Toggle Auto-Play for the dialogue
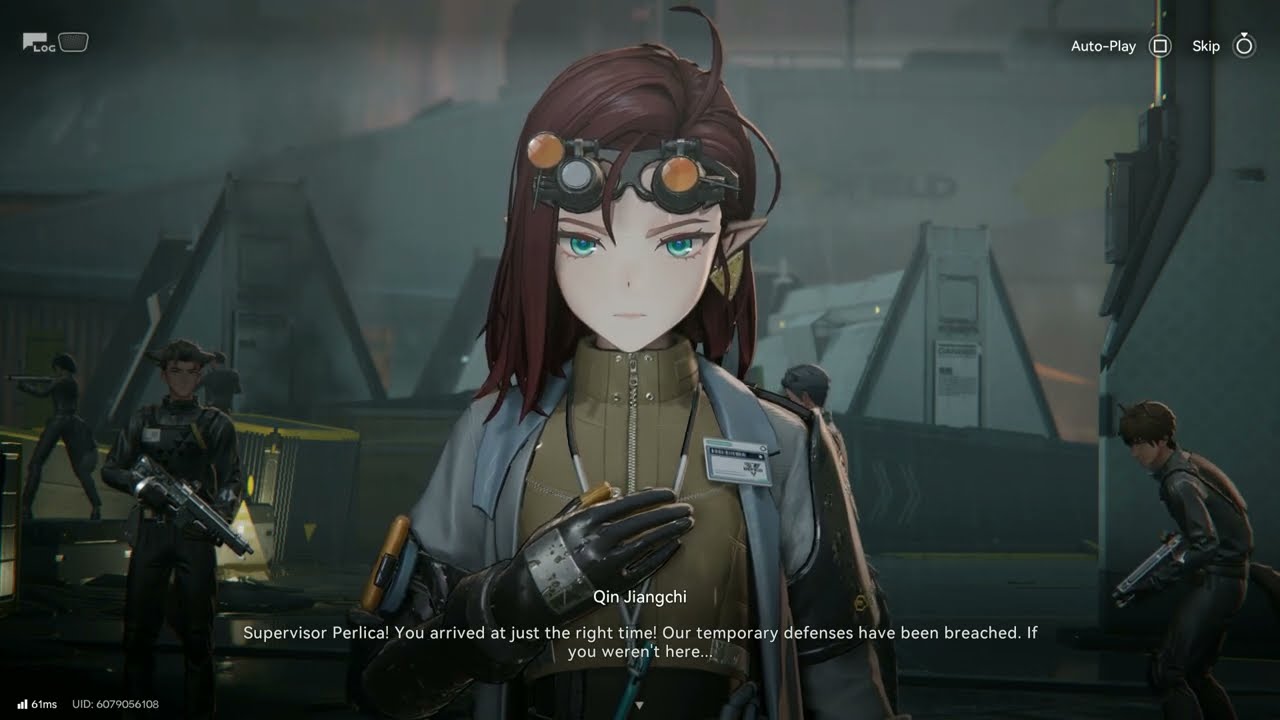1280x720 pixels. click(x=1159, y=46)
